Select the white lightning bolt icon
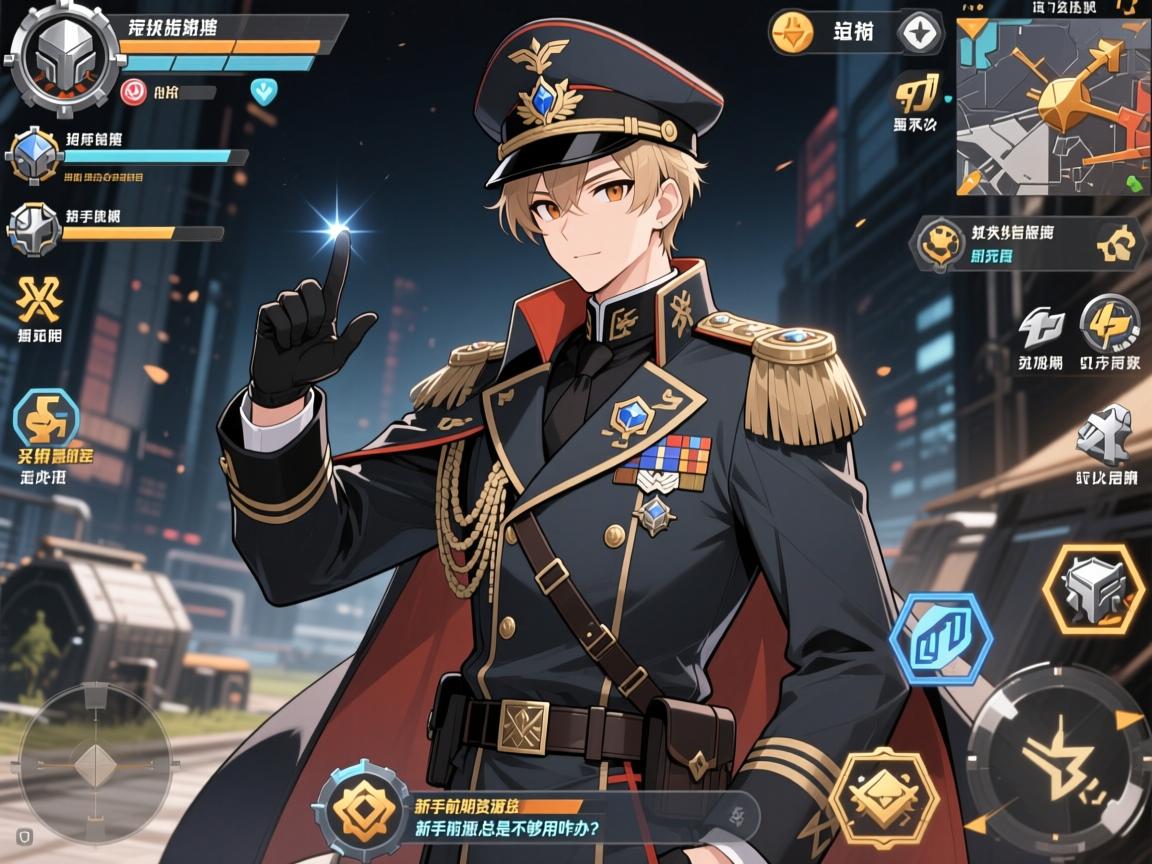The width and height of the screenshot is (1152, 864). coord(1040,327)
